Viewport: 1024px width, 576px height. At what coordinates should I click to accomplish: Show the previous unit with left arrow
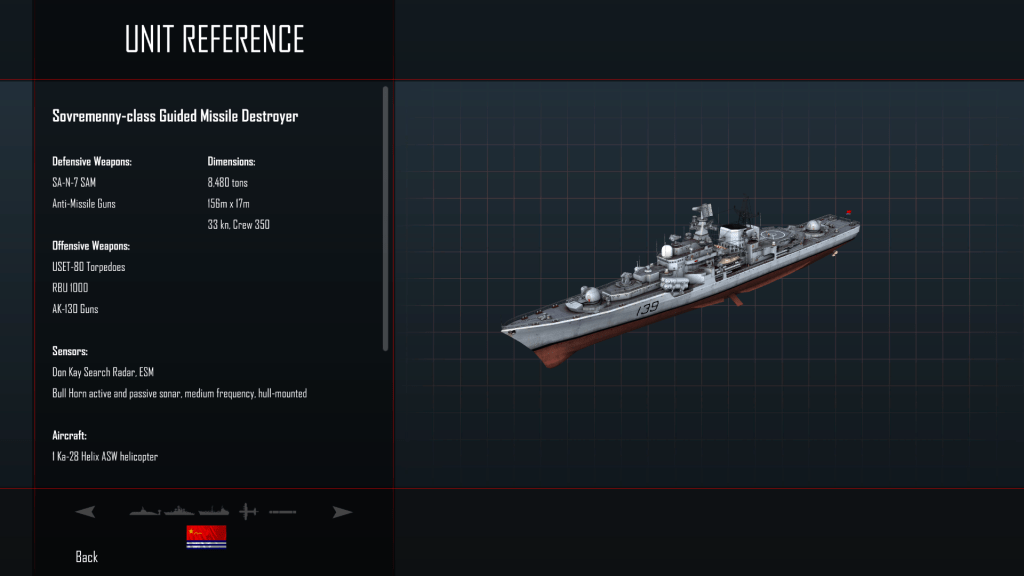point(85,512)
